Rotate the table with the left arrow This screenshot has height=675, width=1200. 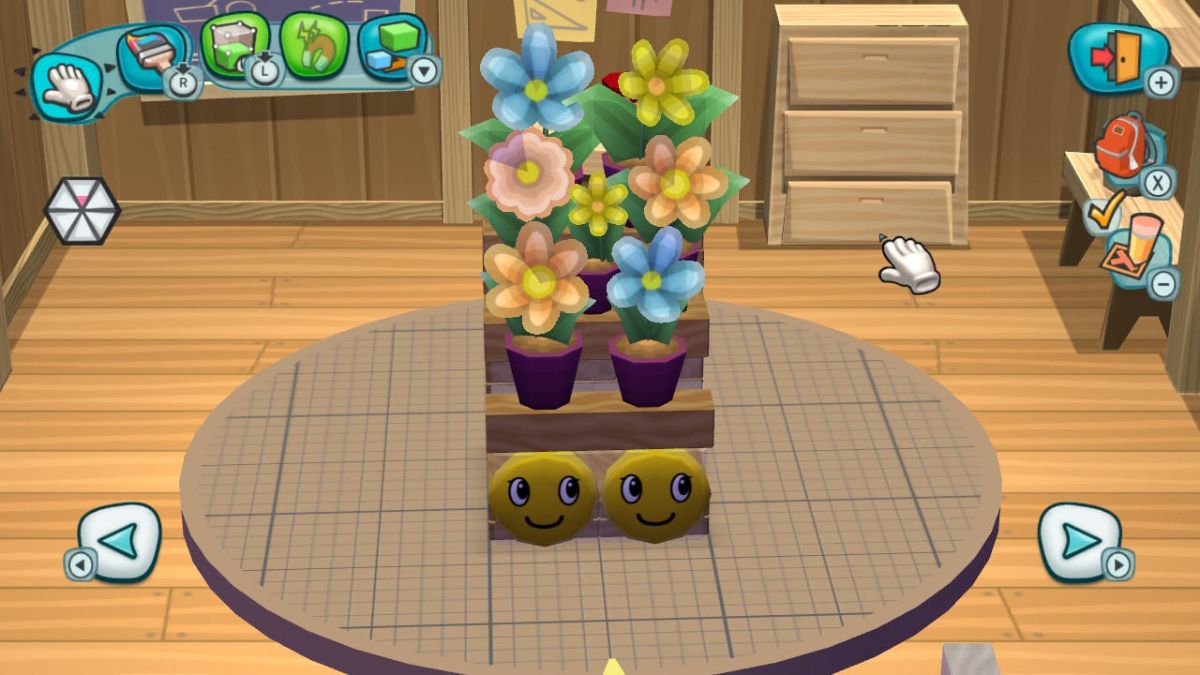[118, 541]
